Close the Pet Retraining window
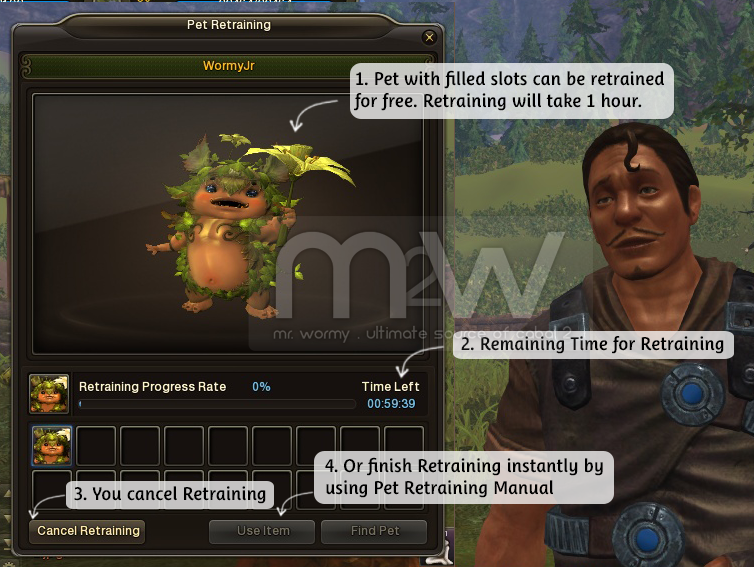The height and width of the screenshot is (567, 754). click(430, 38)
